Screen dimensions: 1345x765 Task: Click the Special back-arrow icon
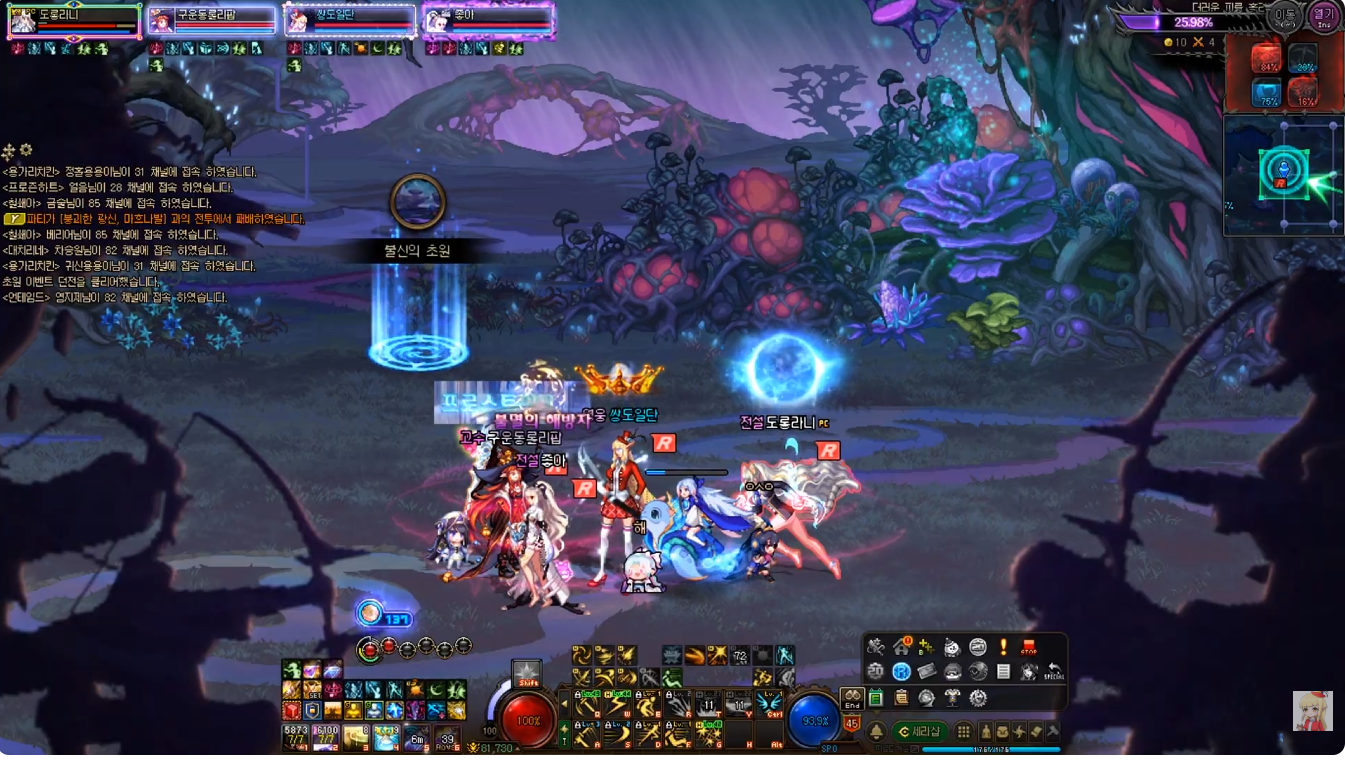coord(1053,672)
